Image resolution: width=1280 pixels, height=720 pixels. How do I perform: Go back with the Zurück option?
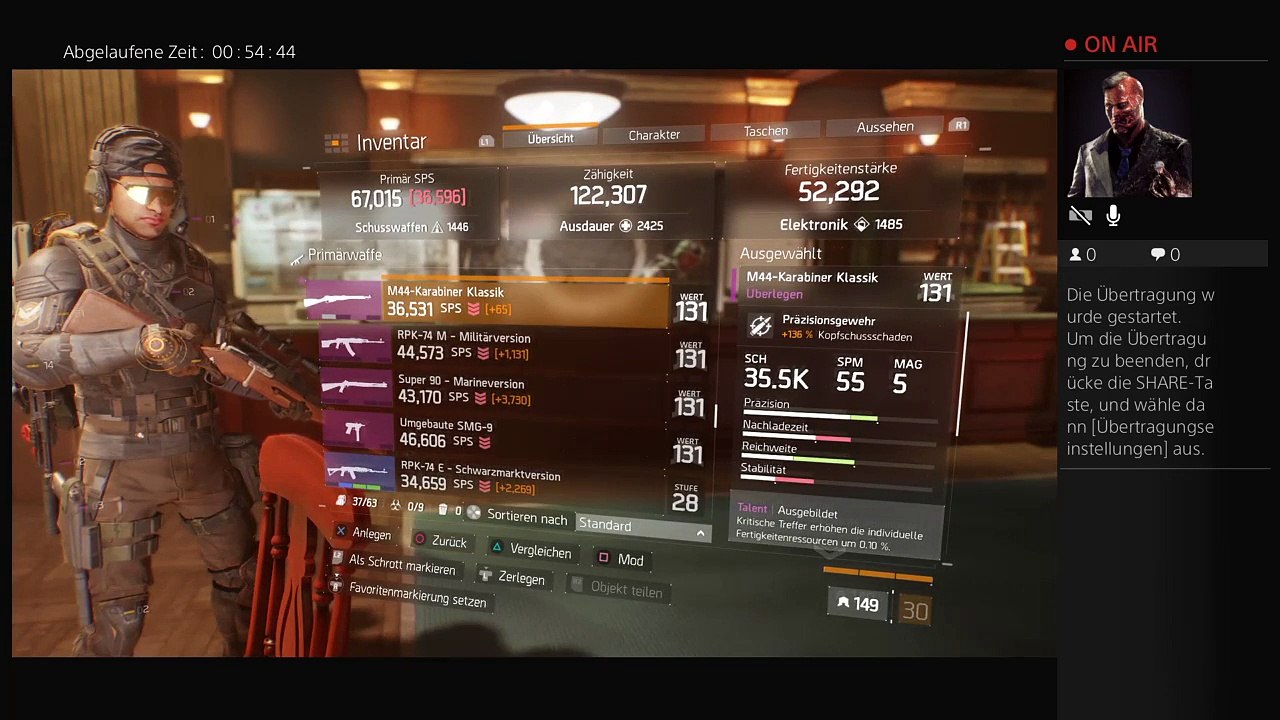click(x=449, y=541)
